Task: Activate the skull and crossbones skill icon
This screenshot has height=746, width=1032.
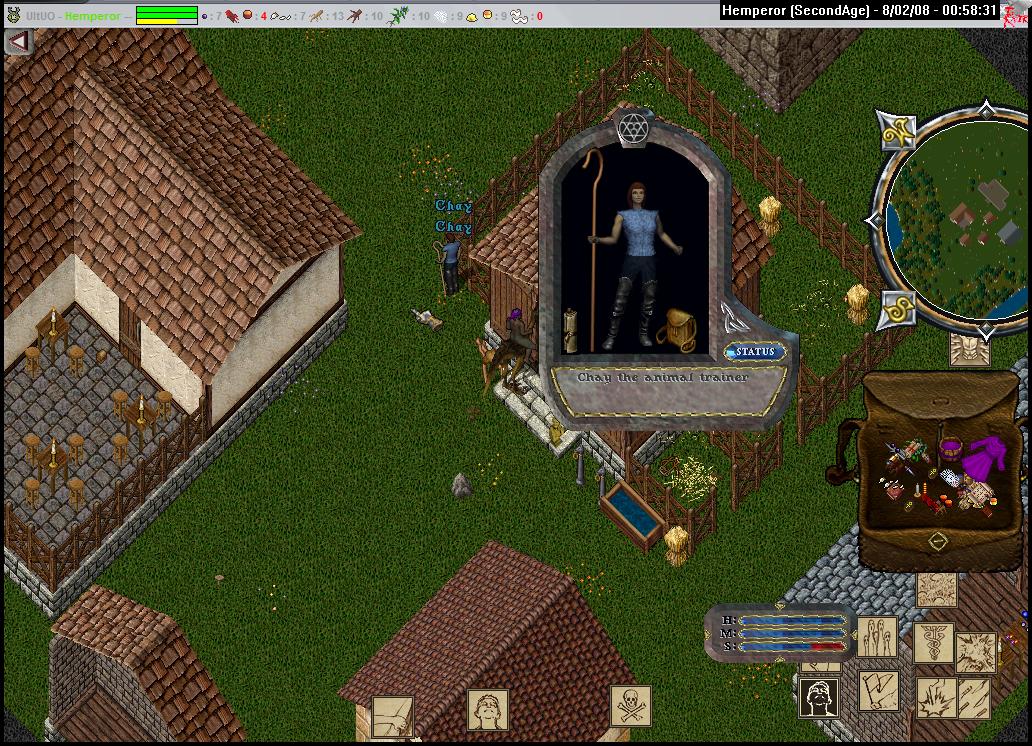Action: [631, 706]
